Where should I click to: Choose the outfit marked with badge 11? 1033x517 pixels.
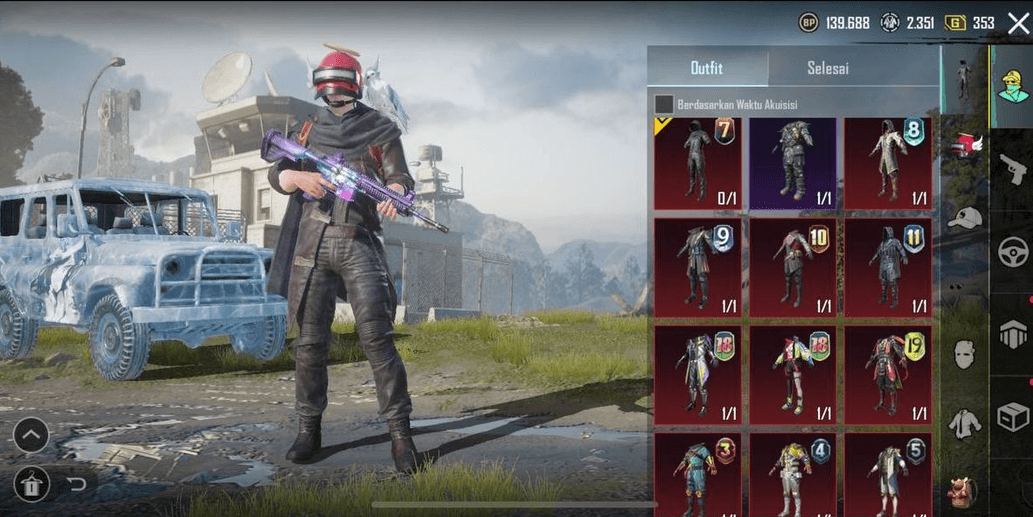[888, 267]
